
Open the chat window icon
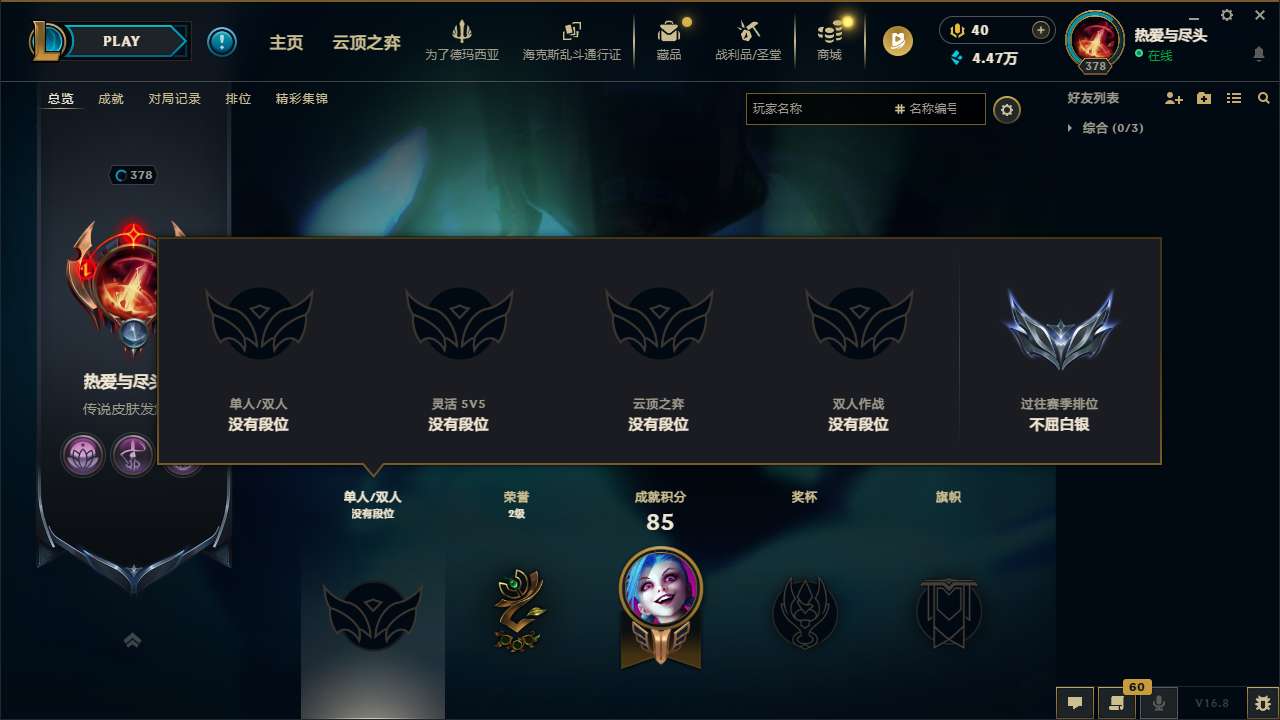1074,703
